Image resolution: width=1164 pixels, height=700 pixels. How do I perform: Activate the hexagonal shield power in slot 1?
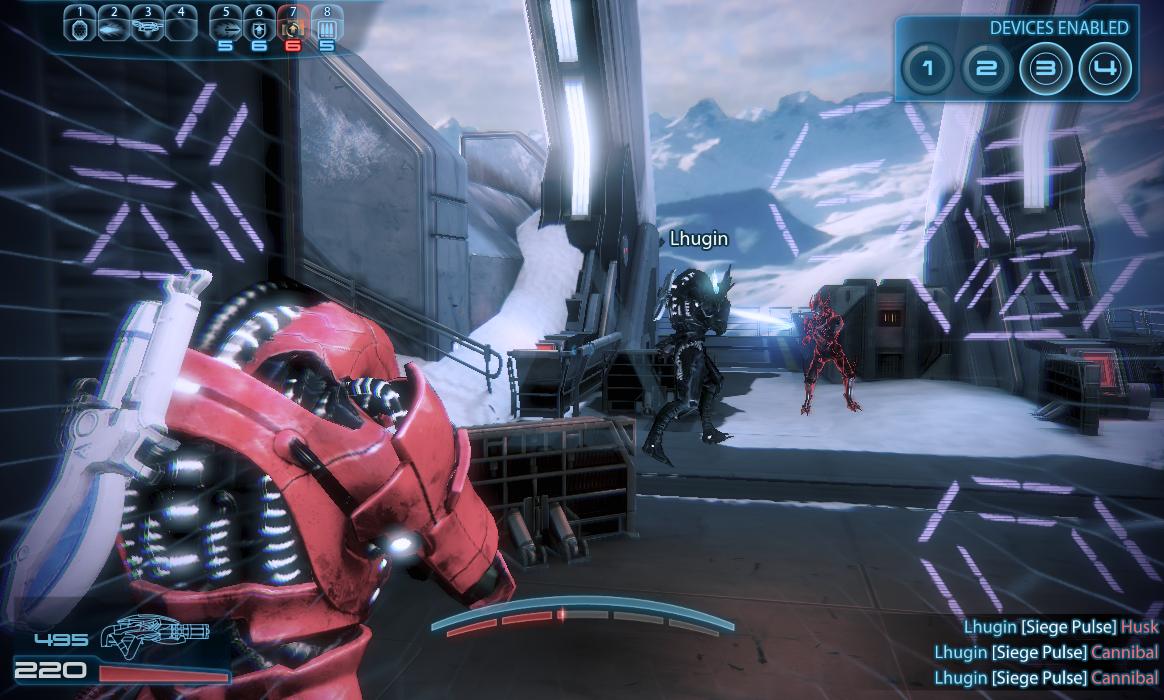(x=80, y=28)
